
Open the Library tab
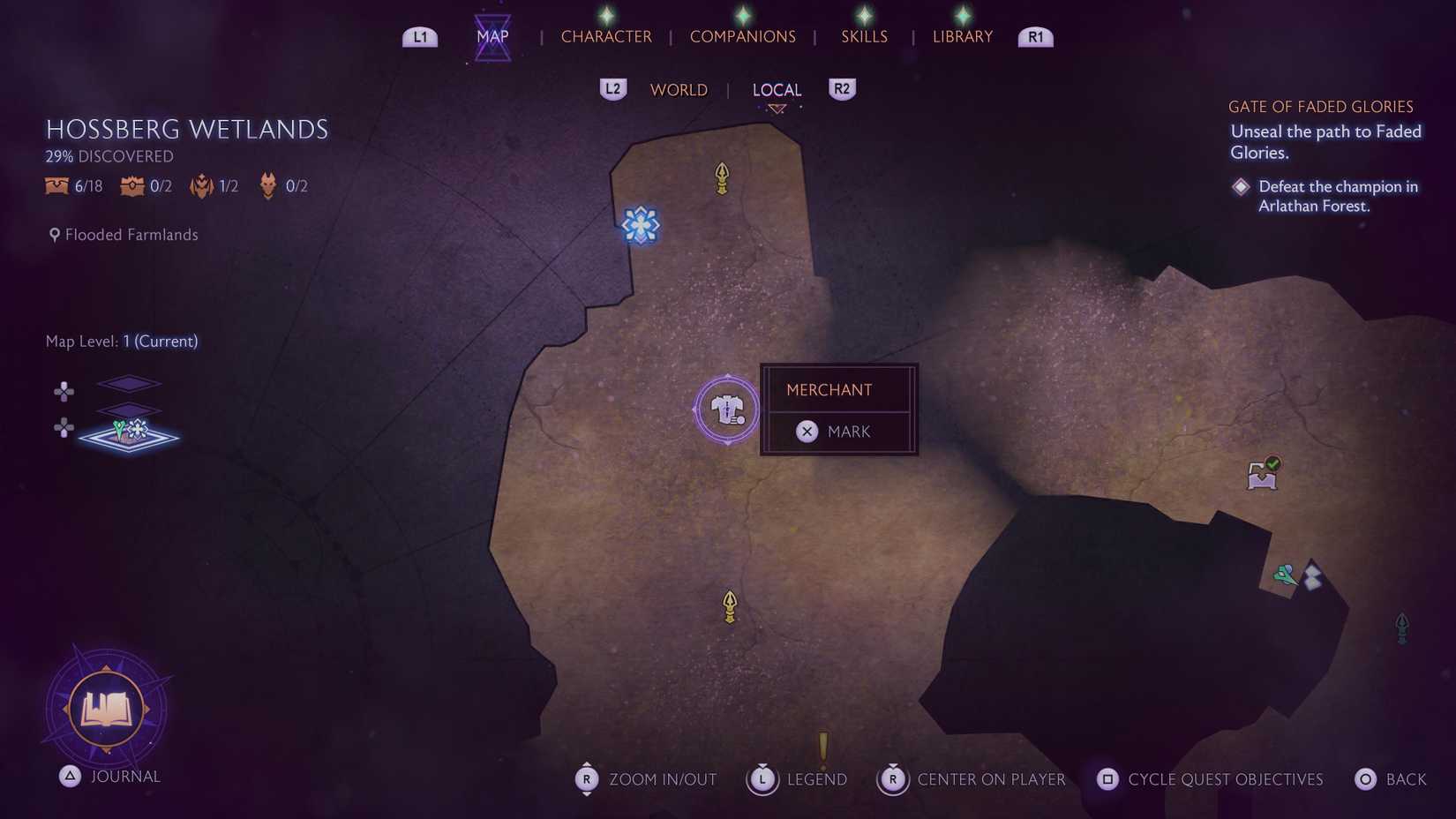tap(962, 36)
